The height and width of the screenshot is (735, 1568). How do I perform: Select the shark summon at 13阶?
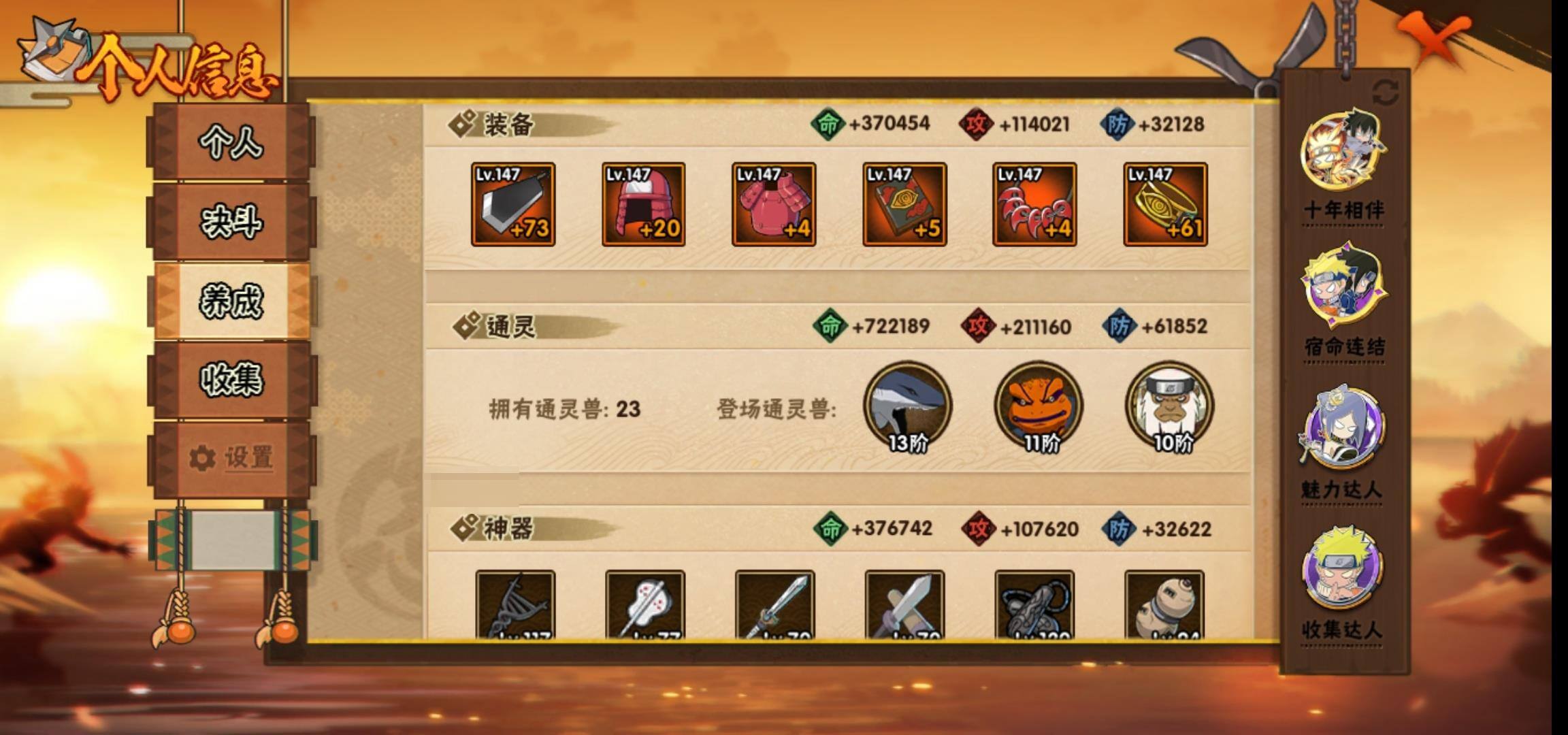[x=908, y=406]
